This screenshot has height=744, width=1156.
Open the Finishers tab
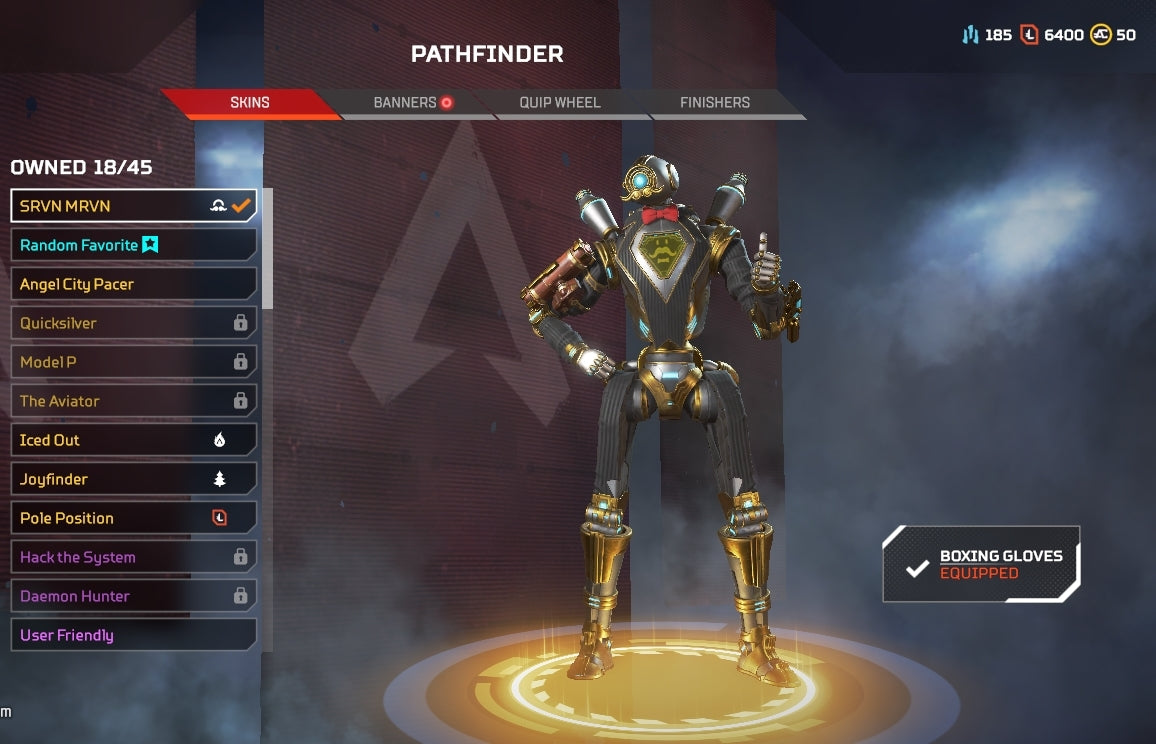(714, 103)
